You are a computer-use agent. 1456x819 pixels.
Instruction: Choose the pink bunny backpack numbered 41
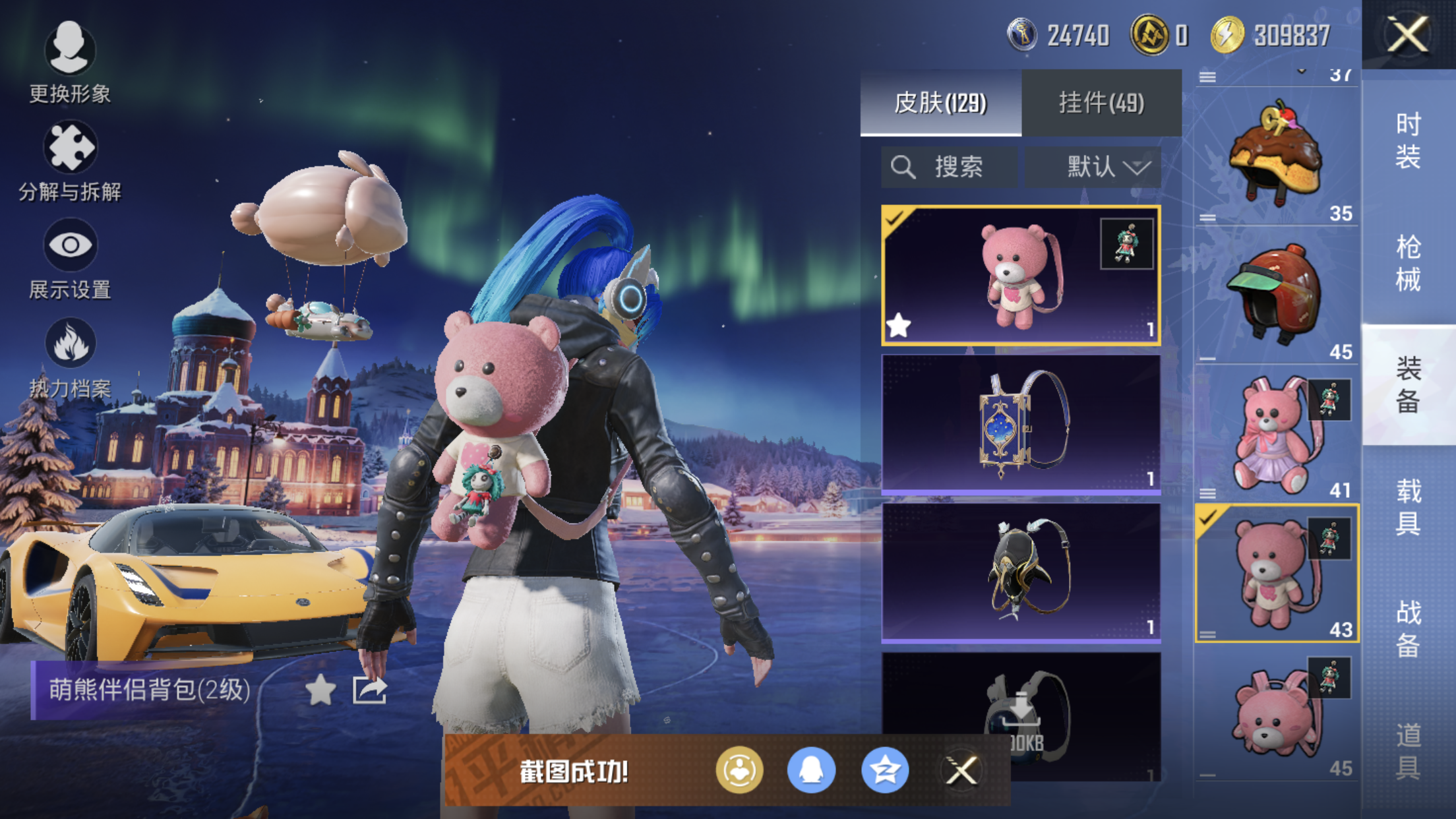(x=1276, y=434)
